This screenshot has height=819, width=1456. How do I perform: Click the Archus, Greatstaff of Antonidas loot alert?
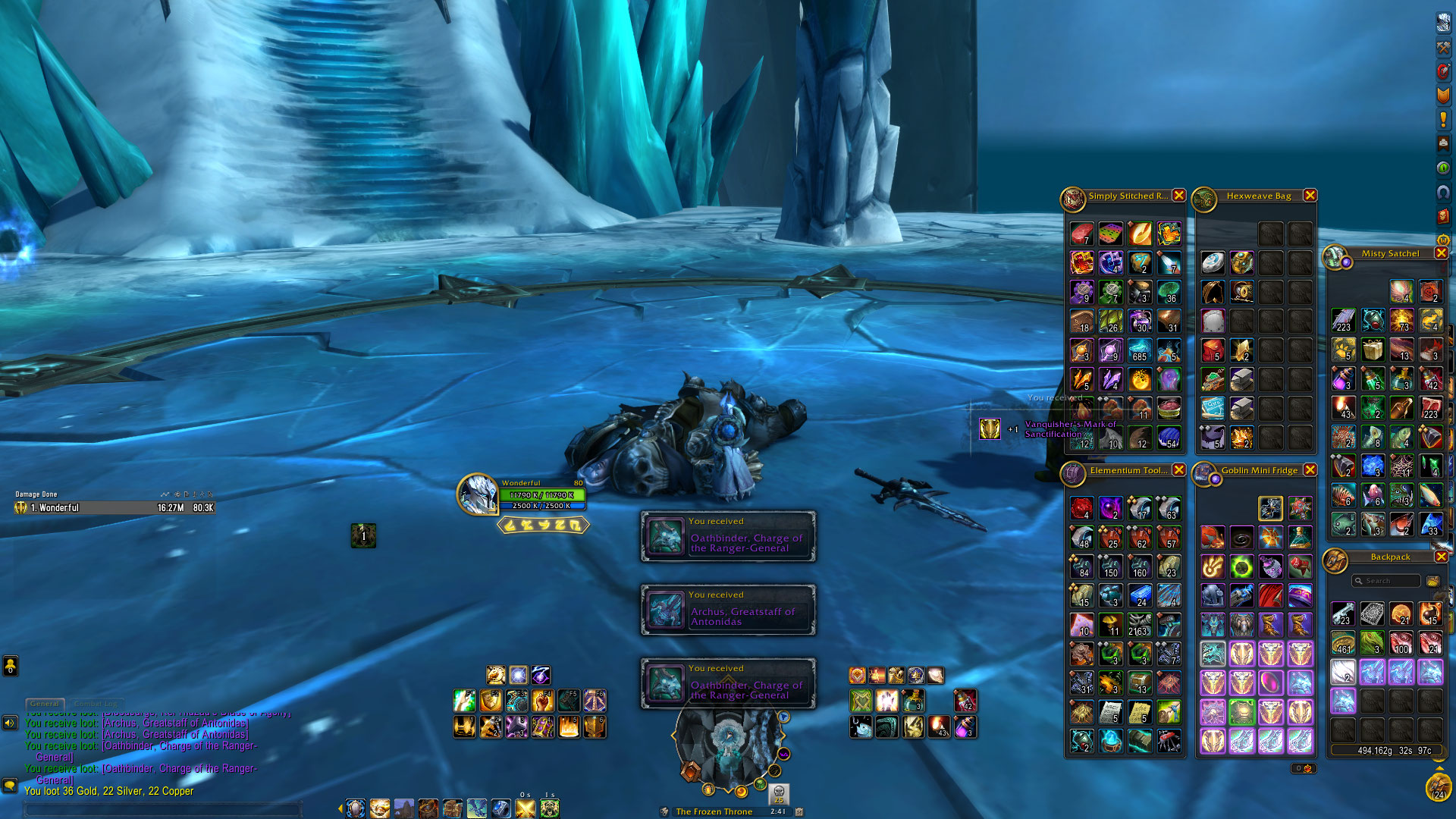(728, 610)
